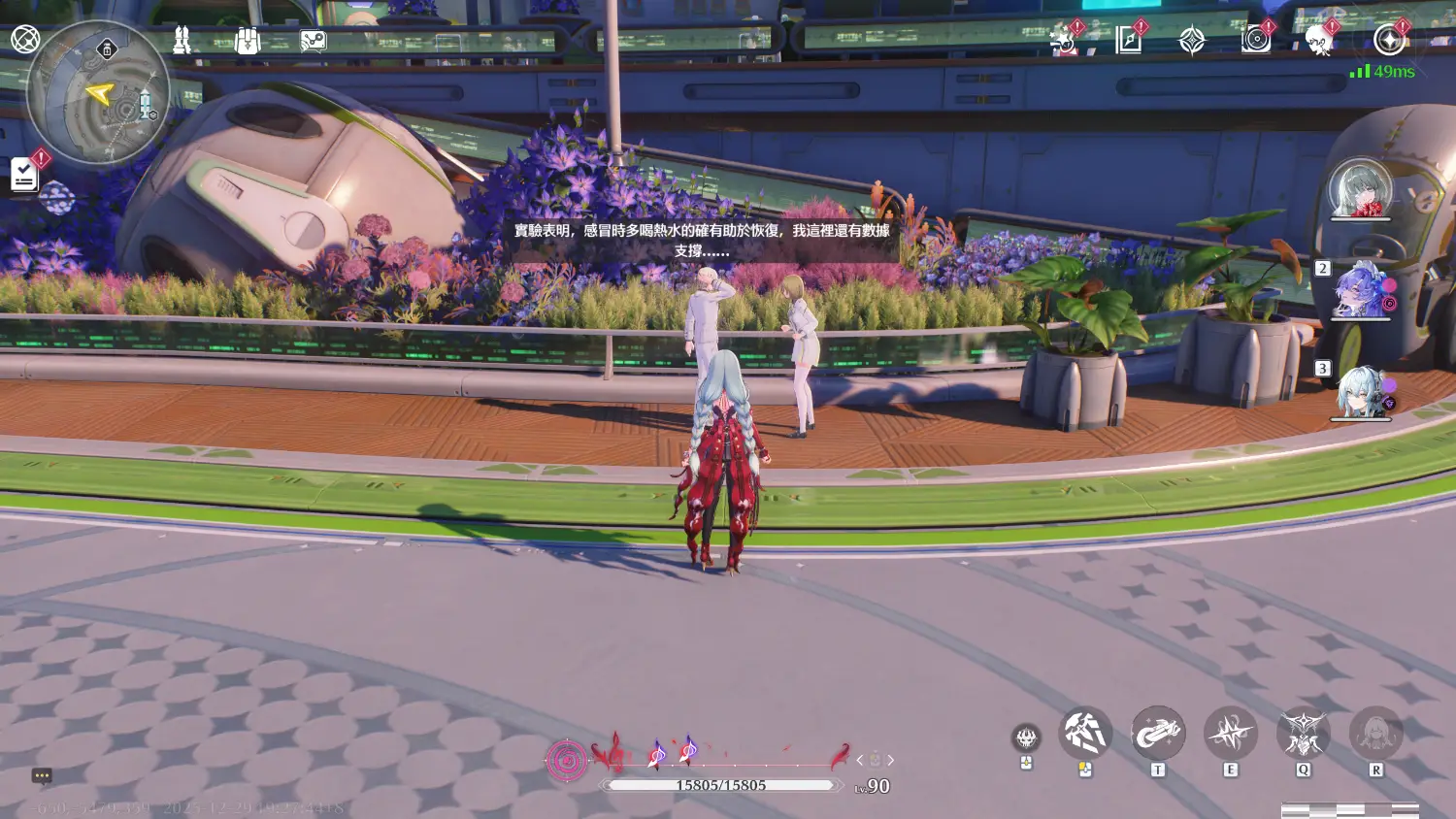Viewport: 1456px width, 819px height.
Task: Activate the starburst resonance skill
Action: (1230, 734)
